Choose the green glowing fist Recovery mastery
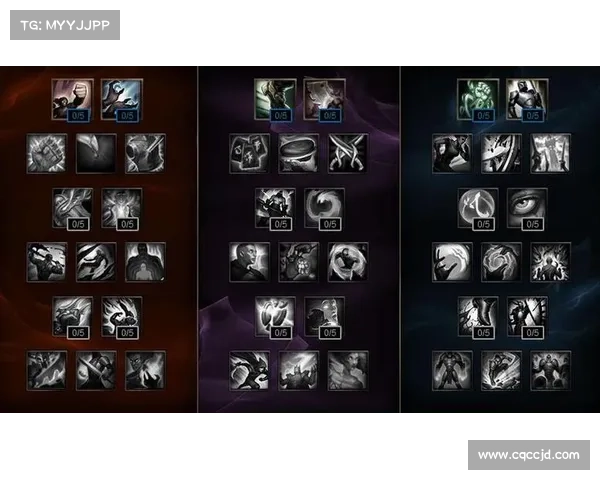This screenshot has width=600, height=480. 478,99
